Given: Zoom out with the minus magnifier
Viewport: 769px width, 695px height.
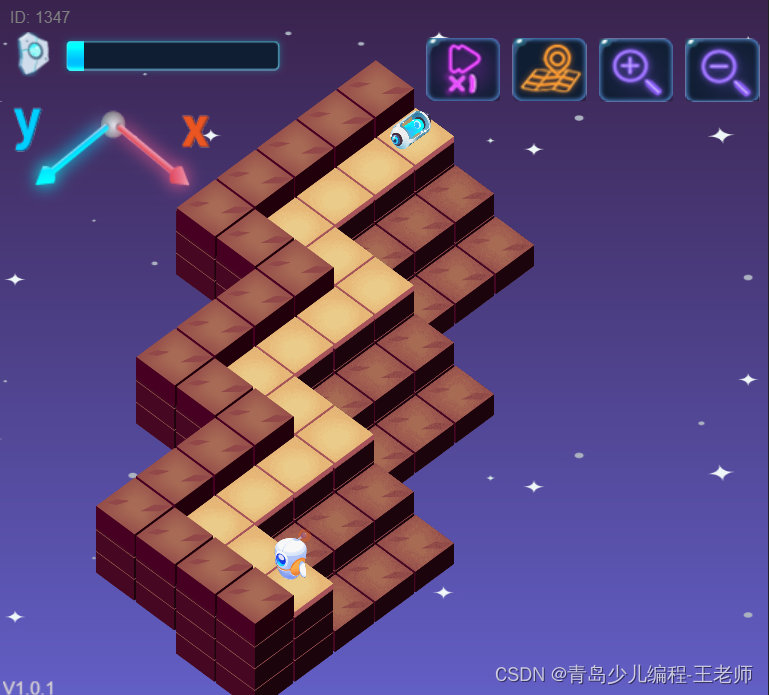Looking at the screenshot, I should 722,69.
